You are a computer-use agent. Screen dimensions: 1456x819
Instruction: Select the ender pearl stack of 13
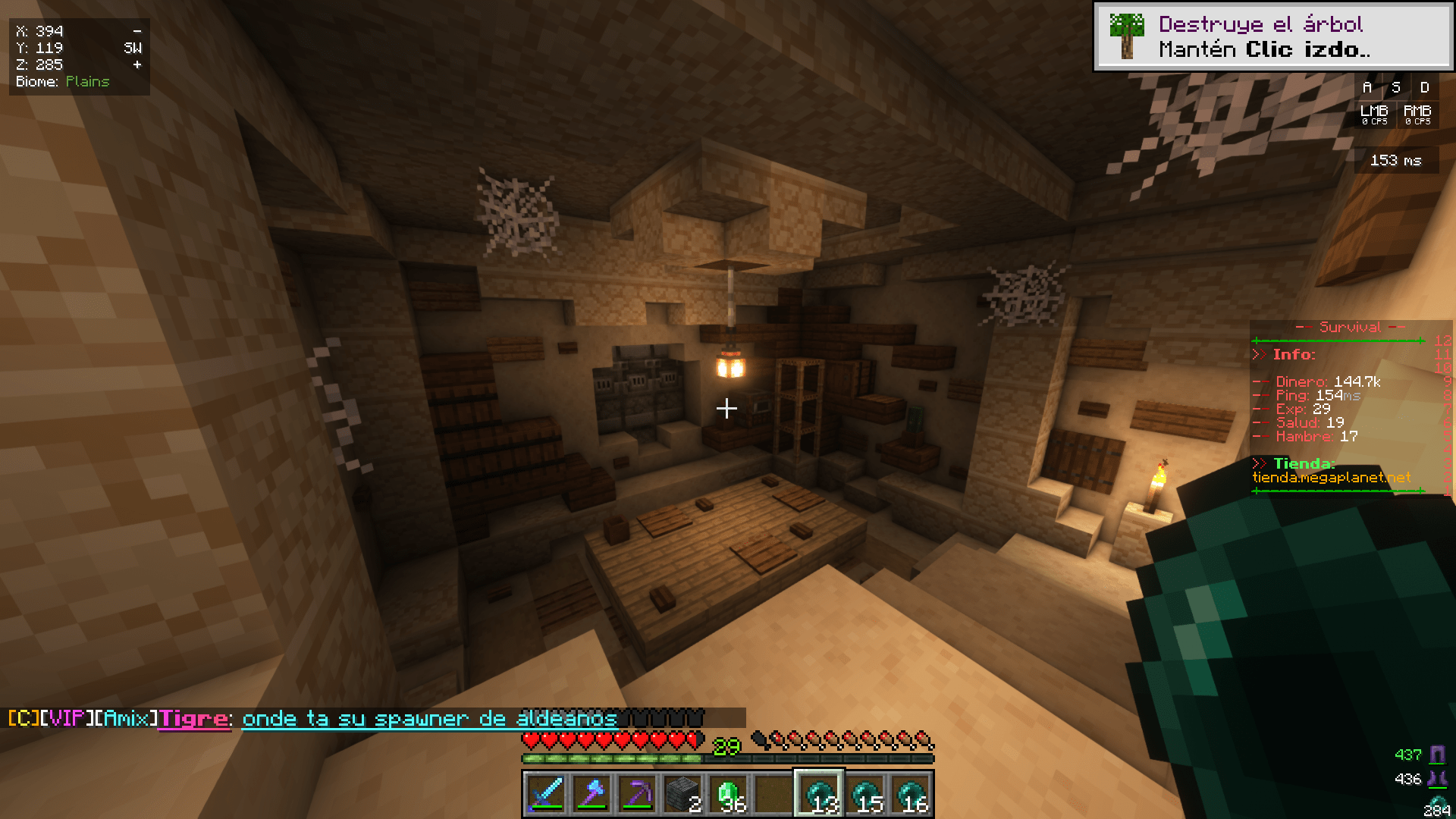[819, 794]
